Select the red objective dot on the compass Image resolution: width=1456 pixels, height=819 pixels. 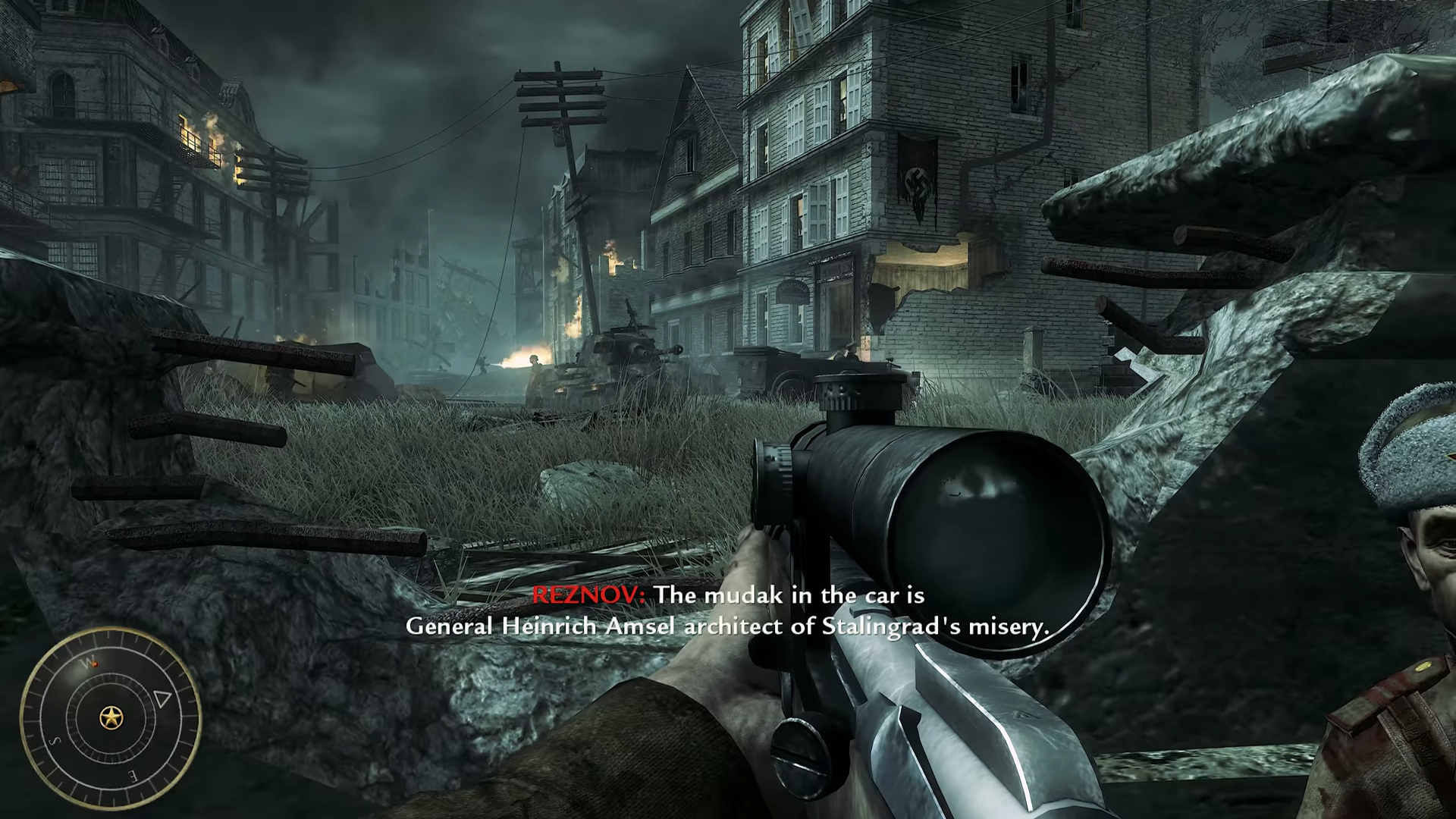[x=94, y=664]
